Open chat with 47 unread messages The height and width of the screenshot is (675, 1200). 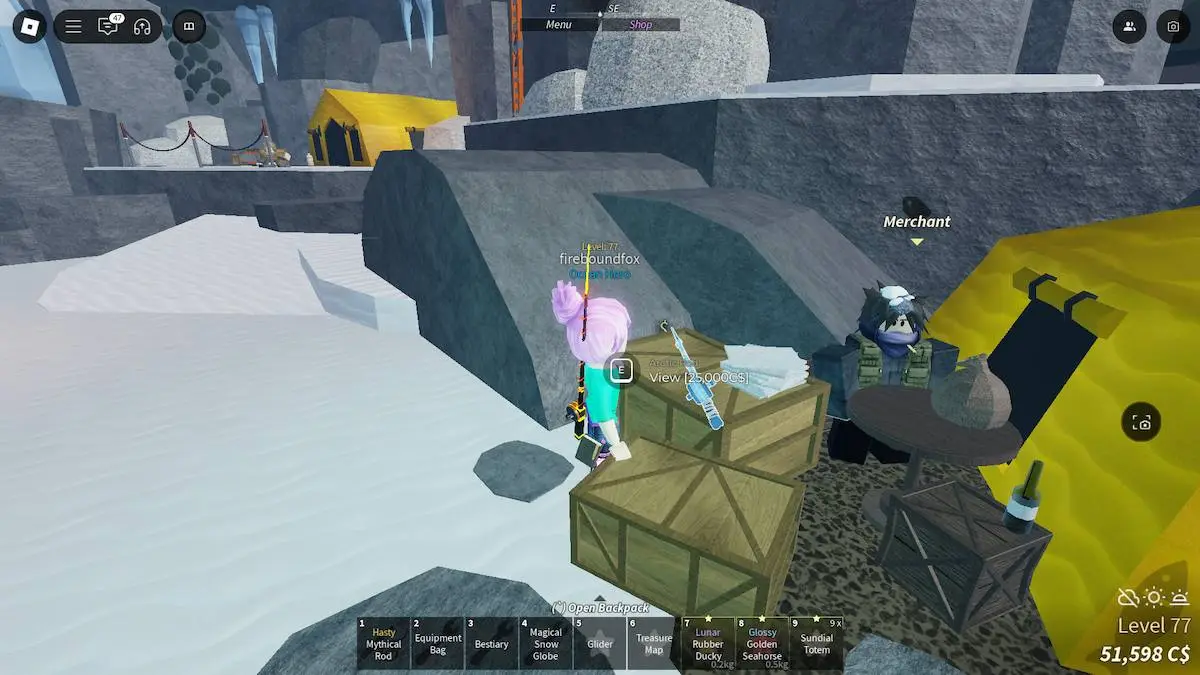[108, 27]
